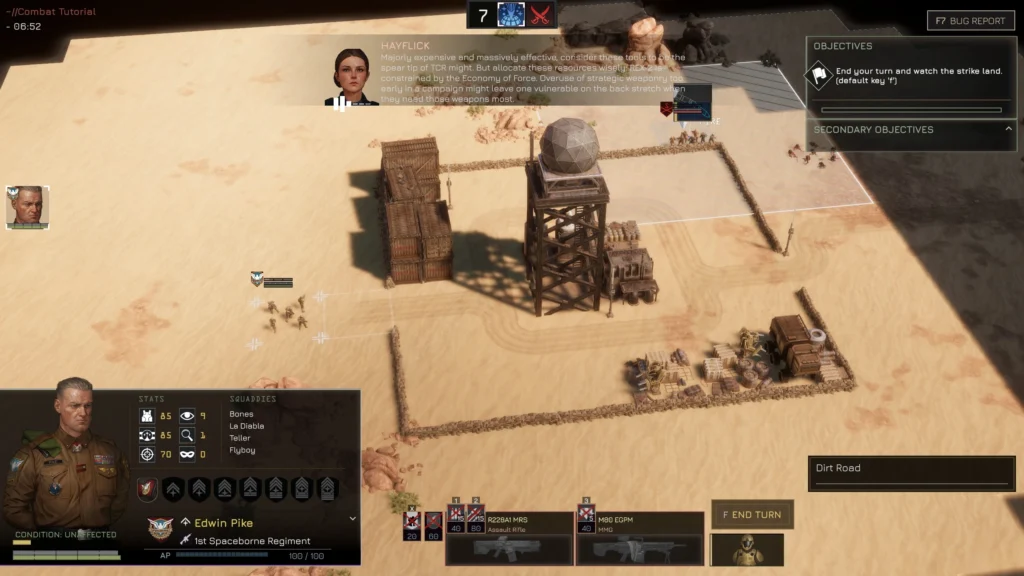The height and width of the screenshot is (576, 1024).
Task: Select squaddie La Diabla from the list
Action: click(246, 426)
